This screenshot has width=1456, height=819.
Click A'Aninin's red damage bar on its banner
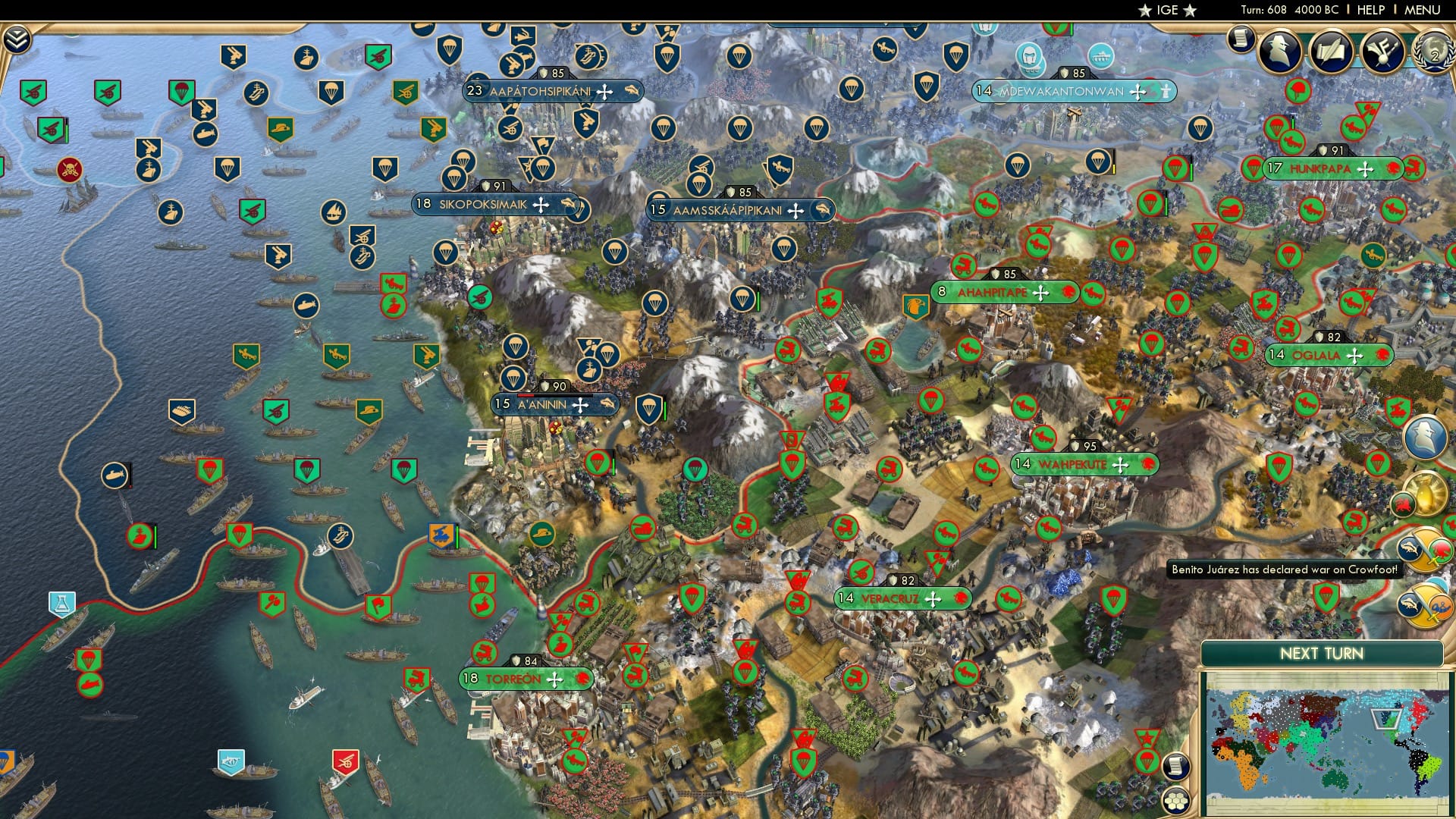pyautogui.click(x=526, y=396)
